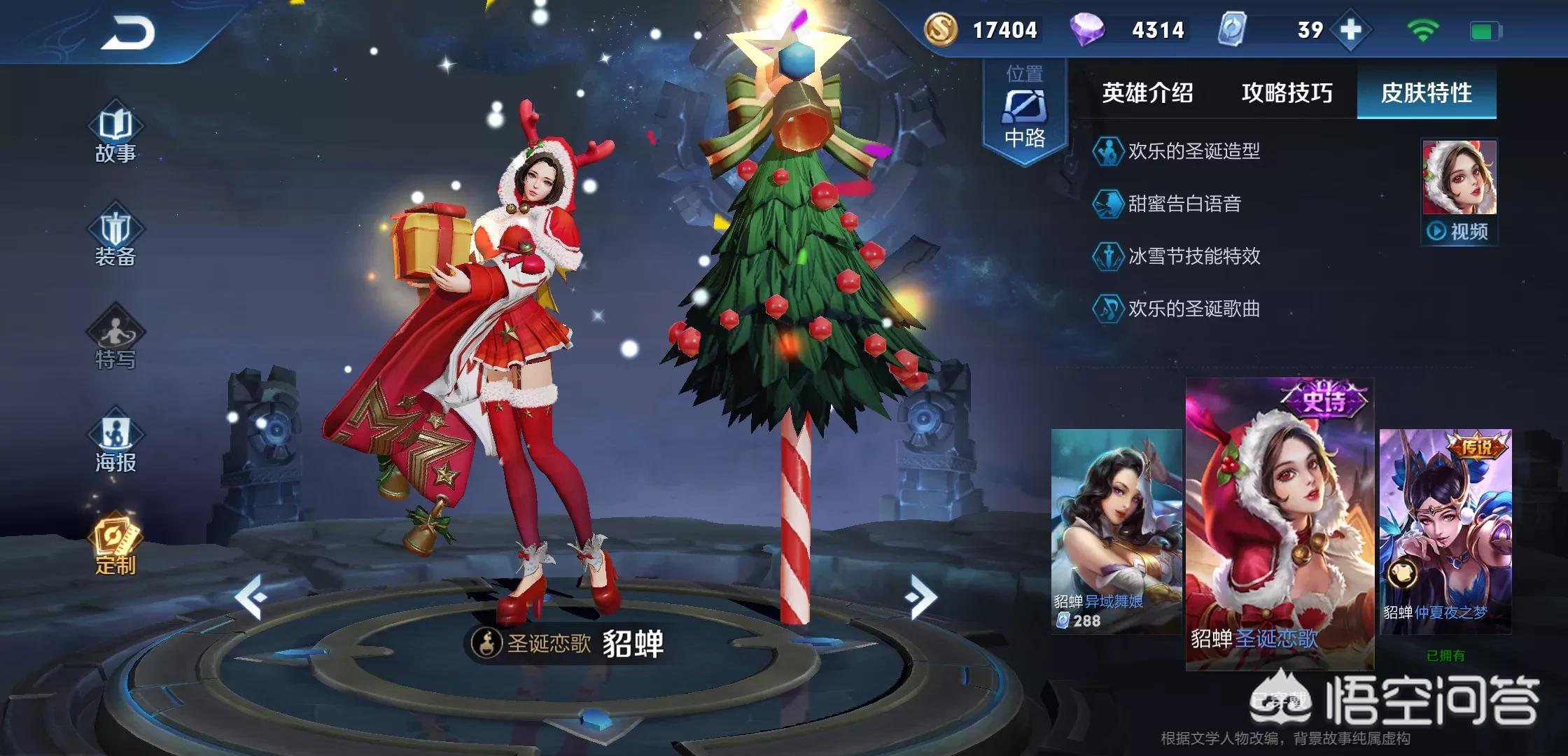
Task: Open the 特写 close-up view
Action: click(x=115, y=341)
